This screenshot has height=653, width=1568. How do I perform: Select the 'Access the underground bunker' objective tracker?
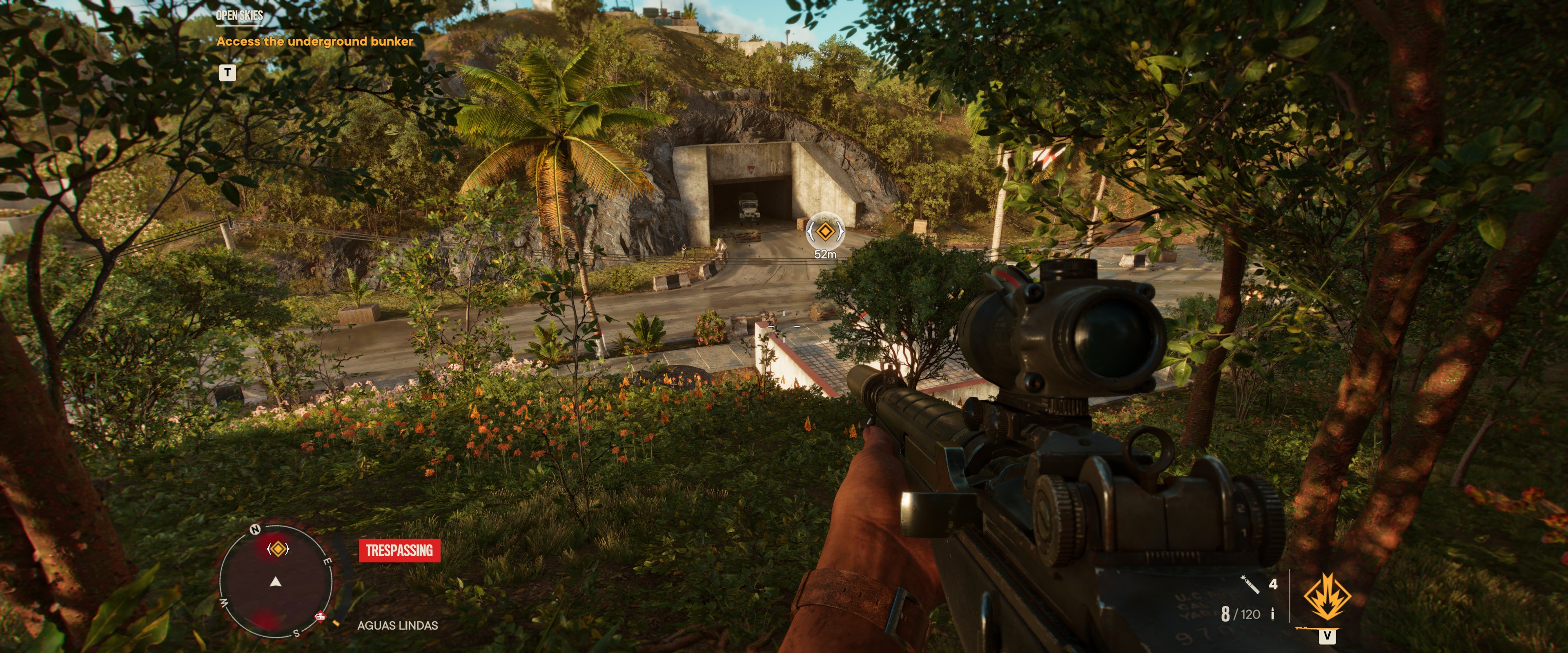coord(315,41)
